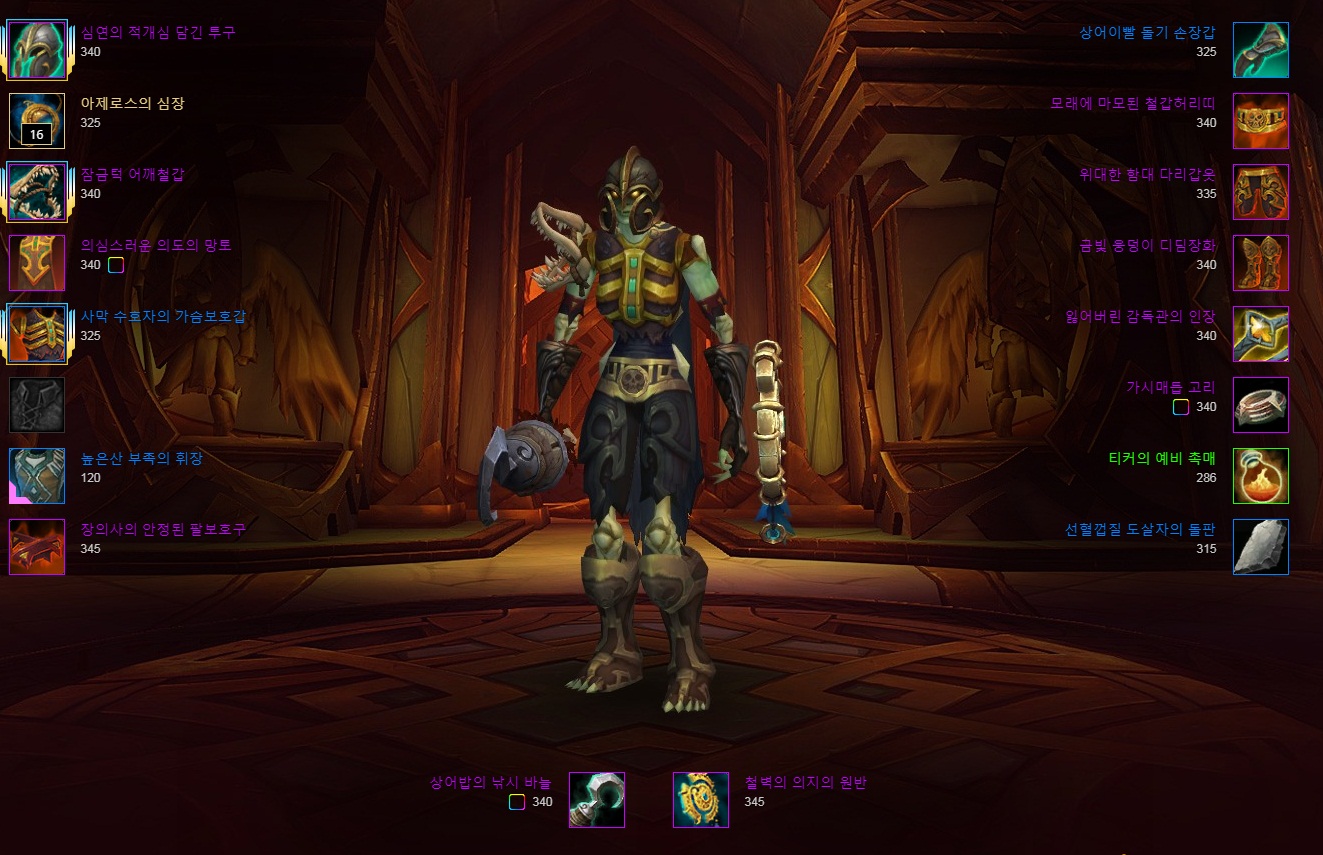View the chestpiece 사막 수호자의 가슴보호갑
This screenshot has height=855, width=1323.
(37, 334)
